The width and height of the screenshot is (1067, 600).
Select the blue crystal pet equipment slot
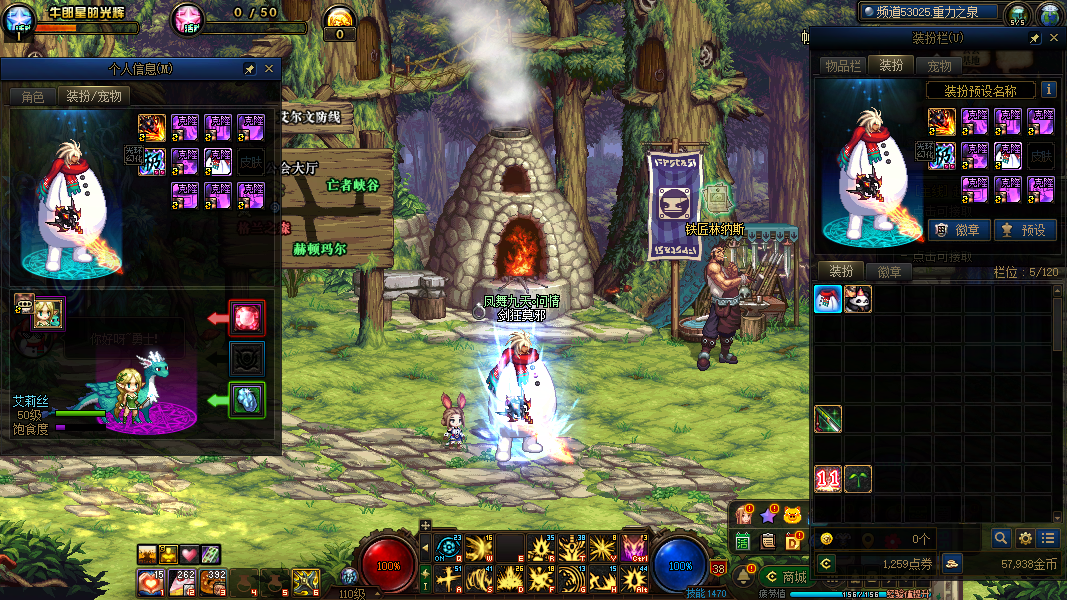coord(247,400)
